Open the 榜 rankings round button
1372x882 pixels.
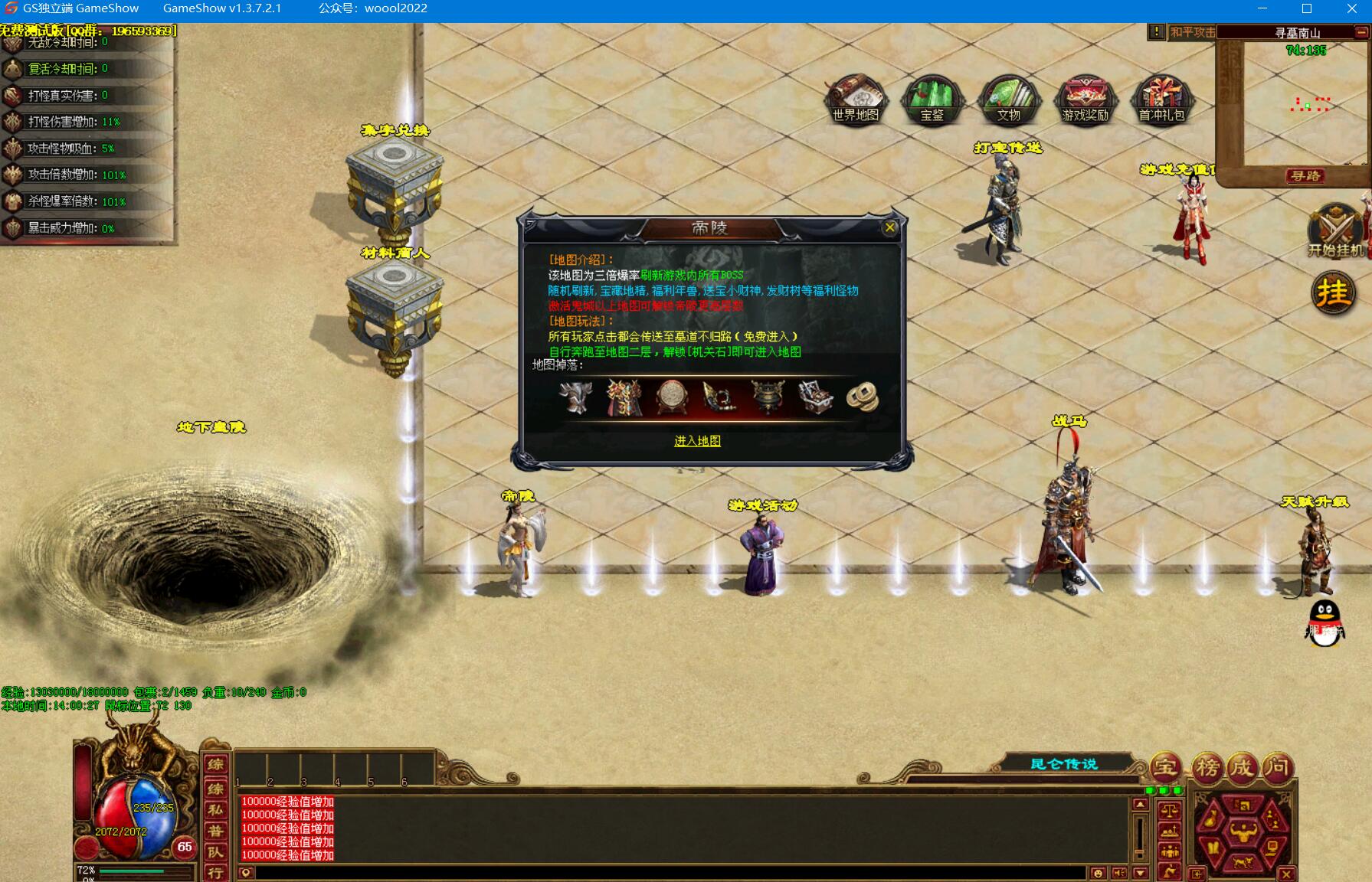point(1208,767)
